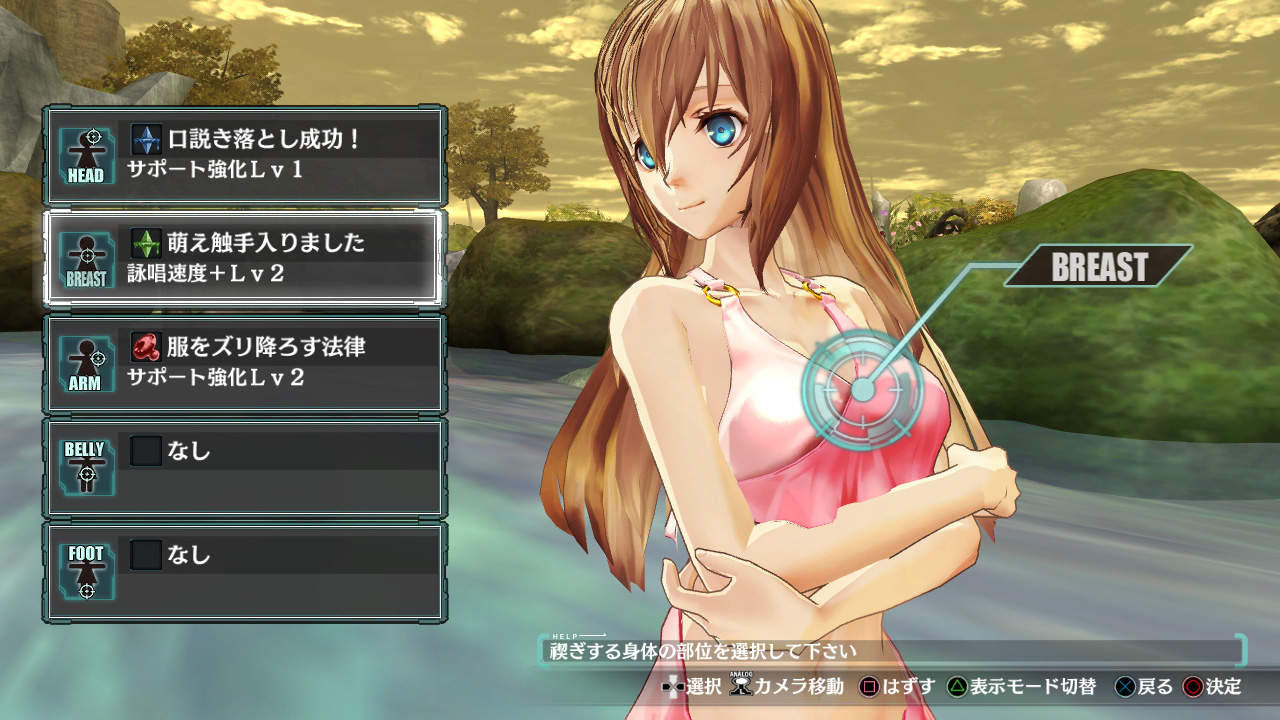
Task: Choose the highlighted BREAST slot row
Action: coord(244,258)
